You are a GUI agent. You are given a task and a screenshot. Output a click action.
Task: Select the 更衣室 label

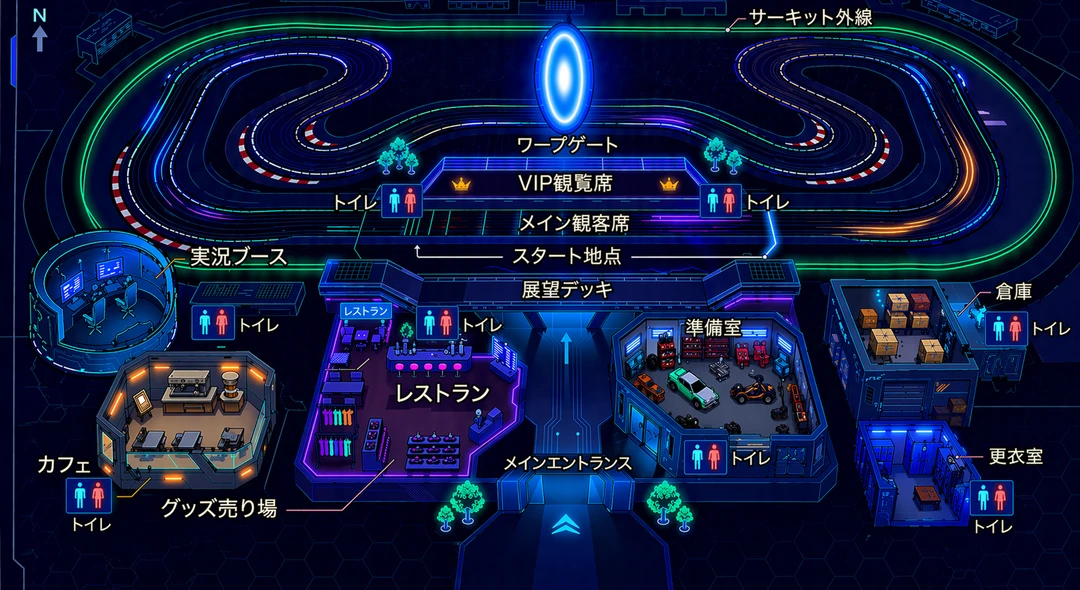tap(1015, 456)
